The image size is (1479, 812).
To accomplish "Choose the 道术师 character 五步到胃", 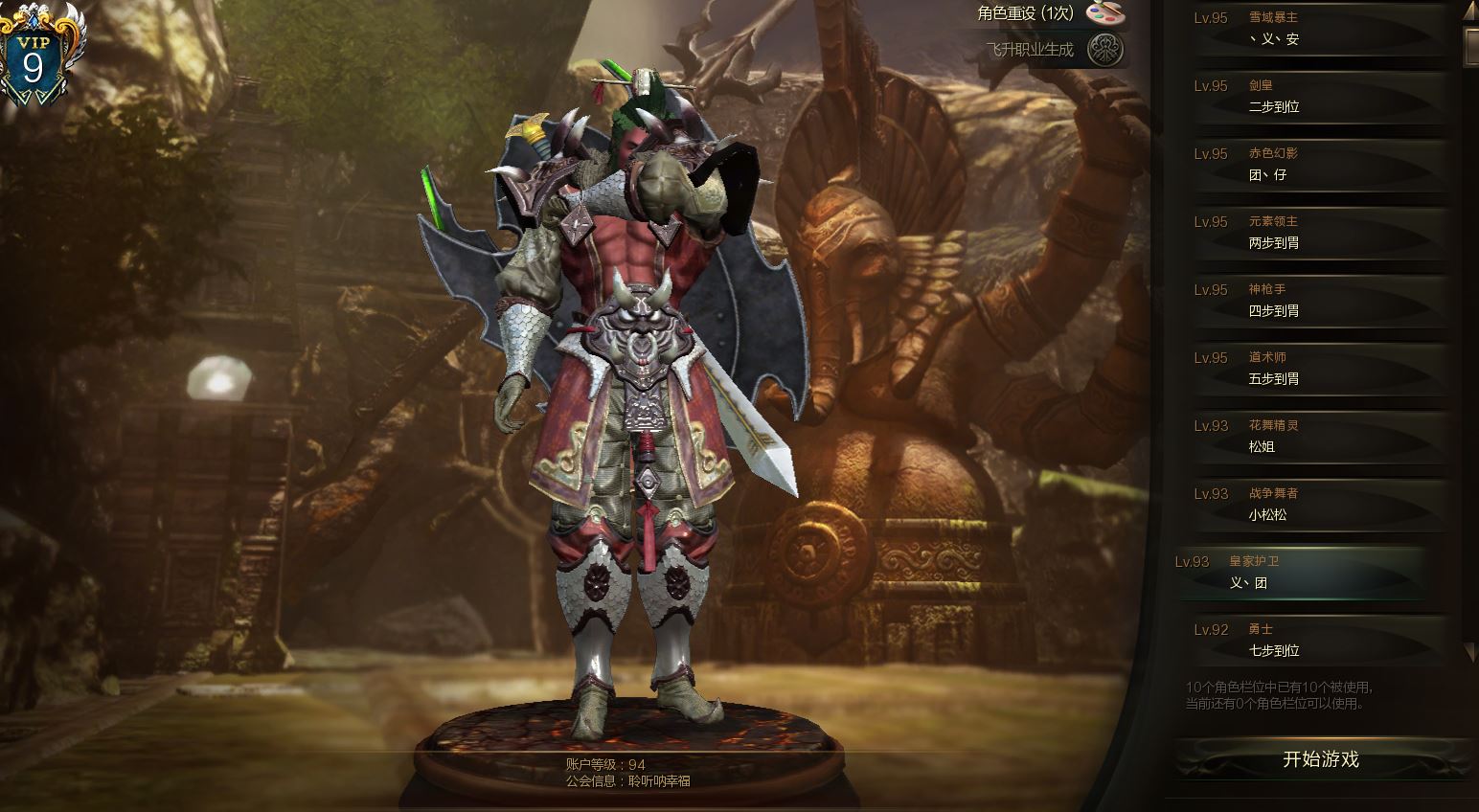I will (x=1318, y=369).
